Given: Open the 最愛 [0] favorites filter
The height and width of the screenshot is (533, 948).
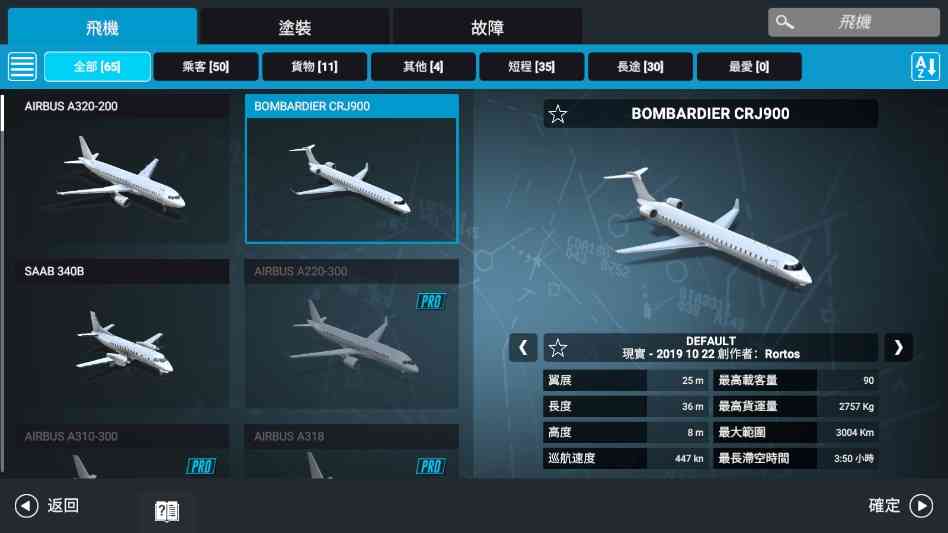Looking at the screenshot, I should tap(749, 66).
